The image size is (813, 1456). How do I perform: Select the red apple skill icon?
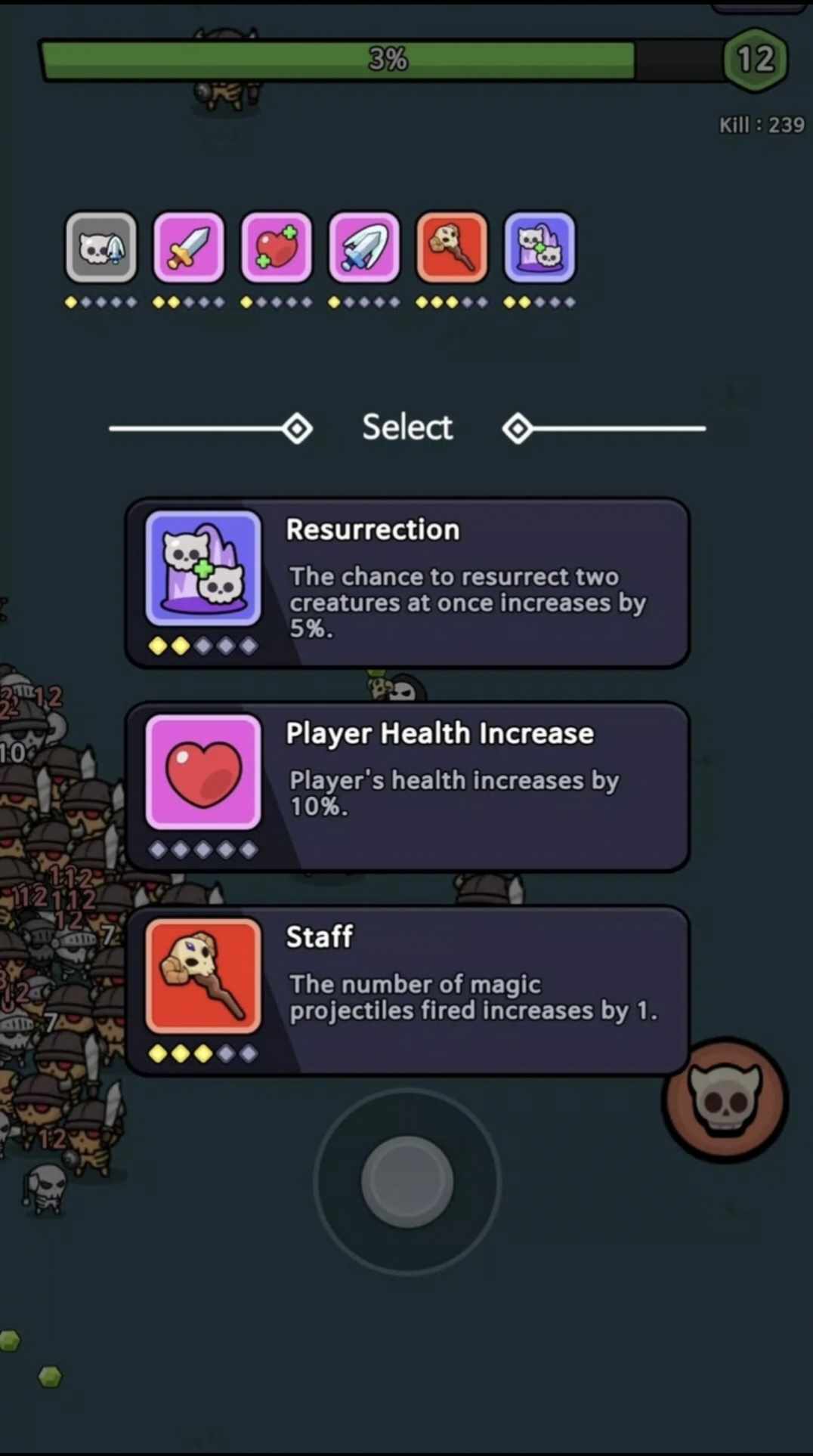click(x=277, y=248)
